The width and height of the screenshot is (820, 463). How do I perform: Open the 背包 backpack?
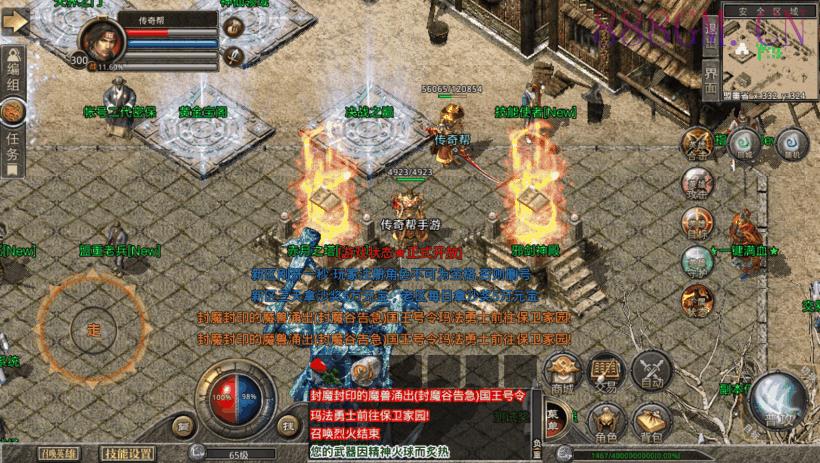tap(651, 420)
